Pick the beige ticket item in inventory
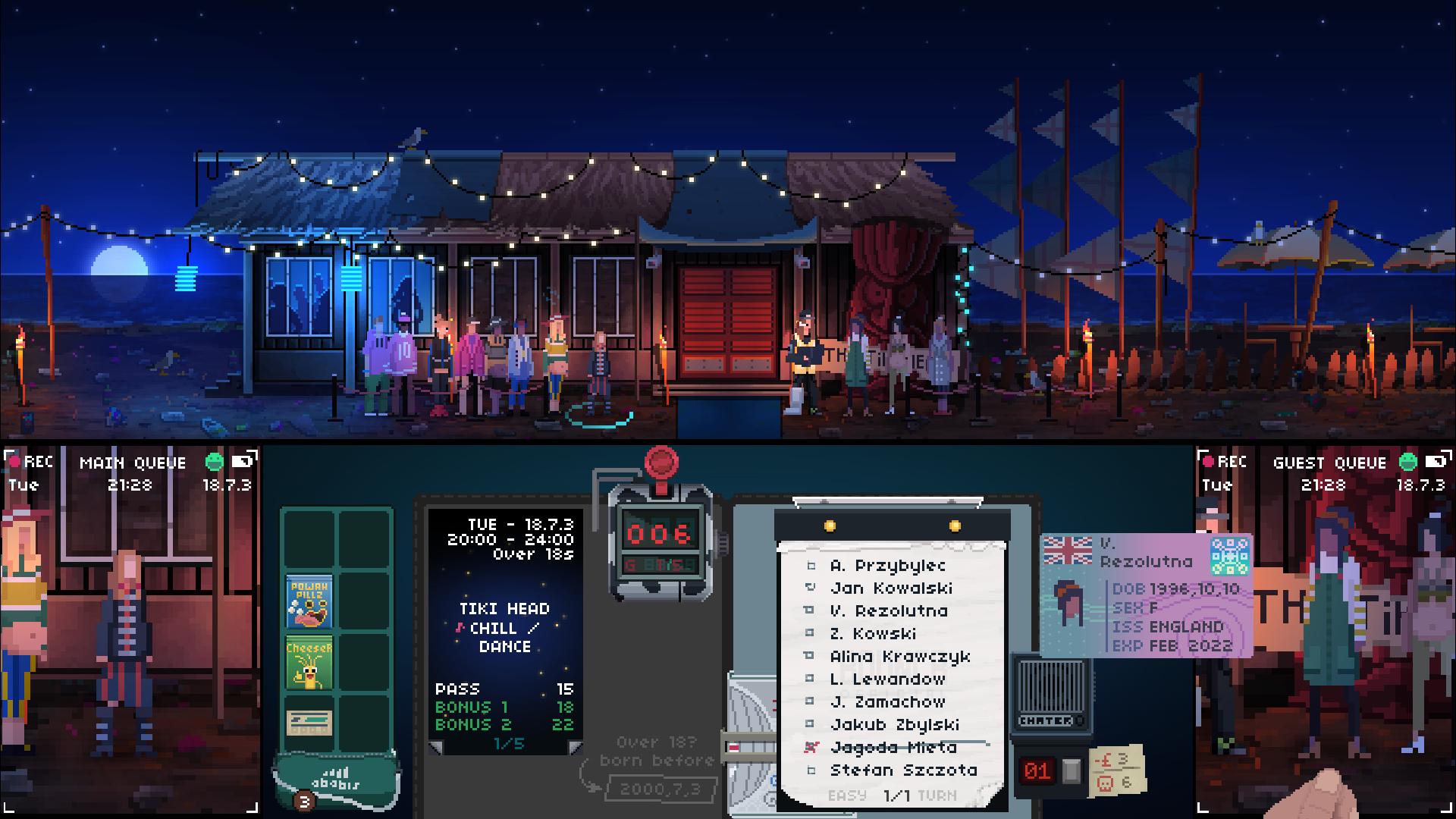 (309, 722)
